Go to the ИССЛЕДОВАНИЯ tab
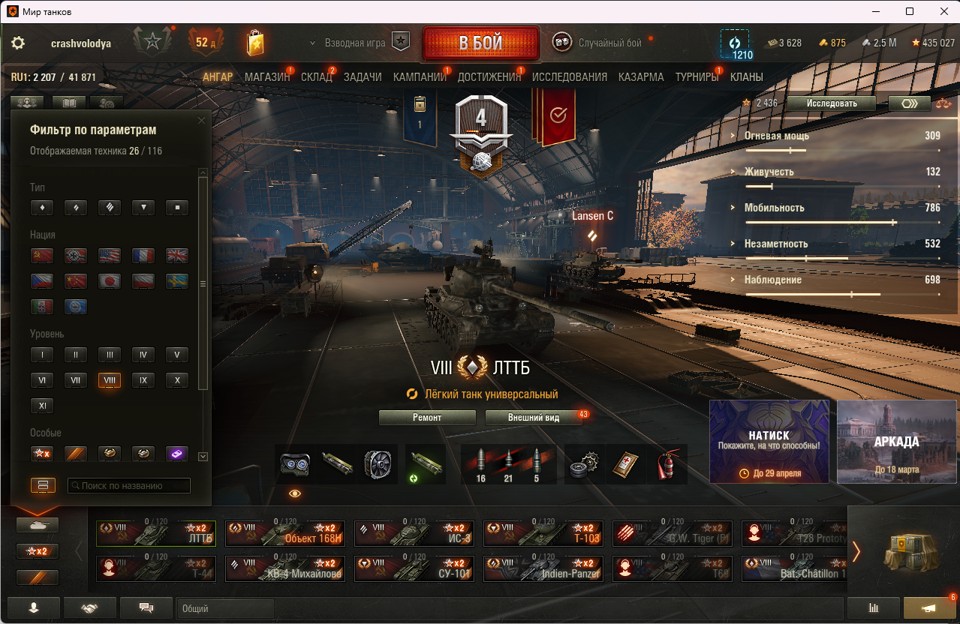Screen dimensions: 960x624 569,77
